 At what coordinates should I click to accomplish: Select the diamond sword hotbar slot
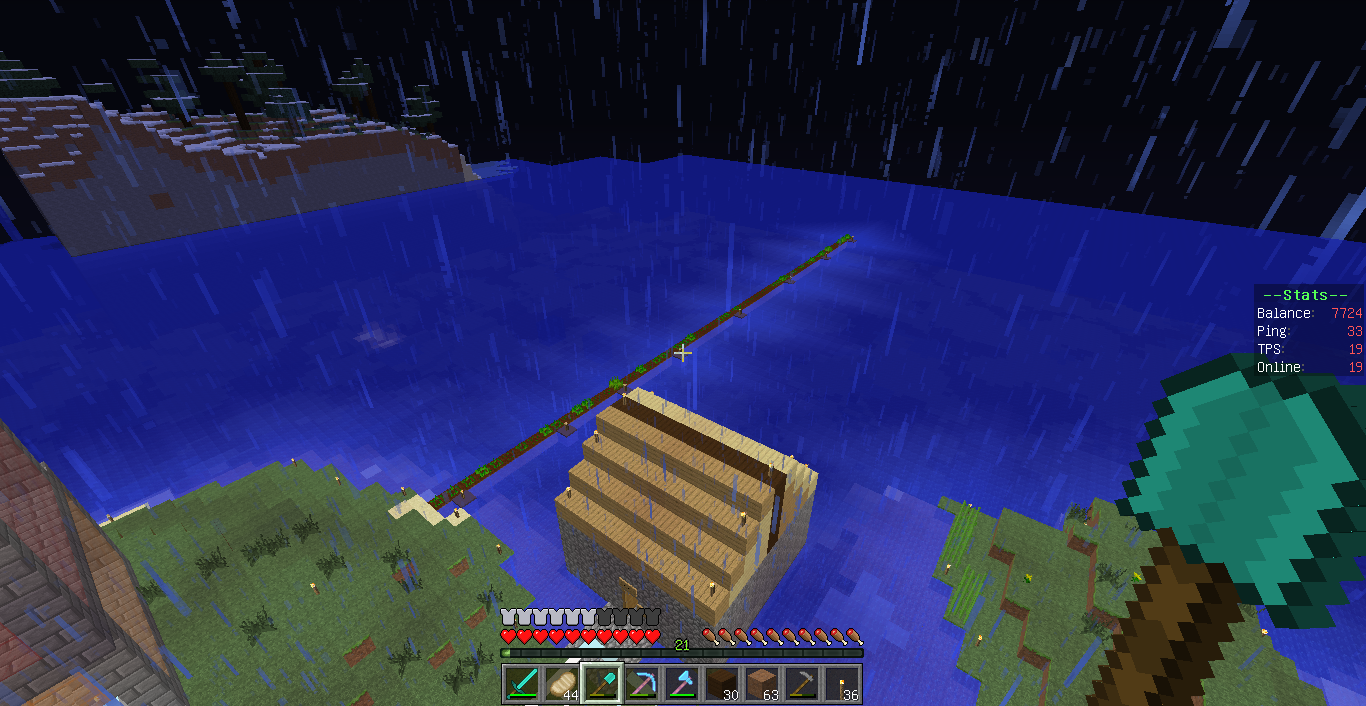click(x=522, y=683)
